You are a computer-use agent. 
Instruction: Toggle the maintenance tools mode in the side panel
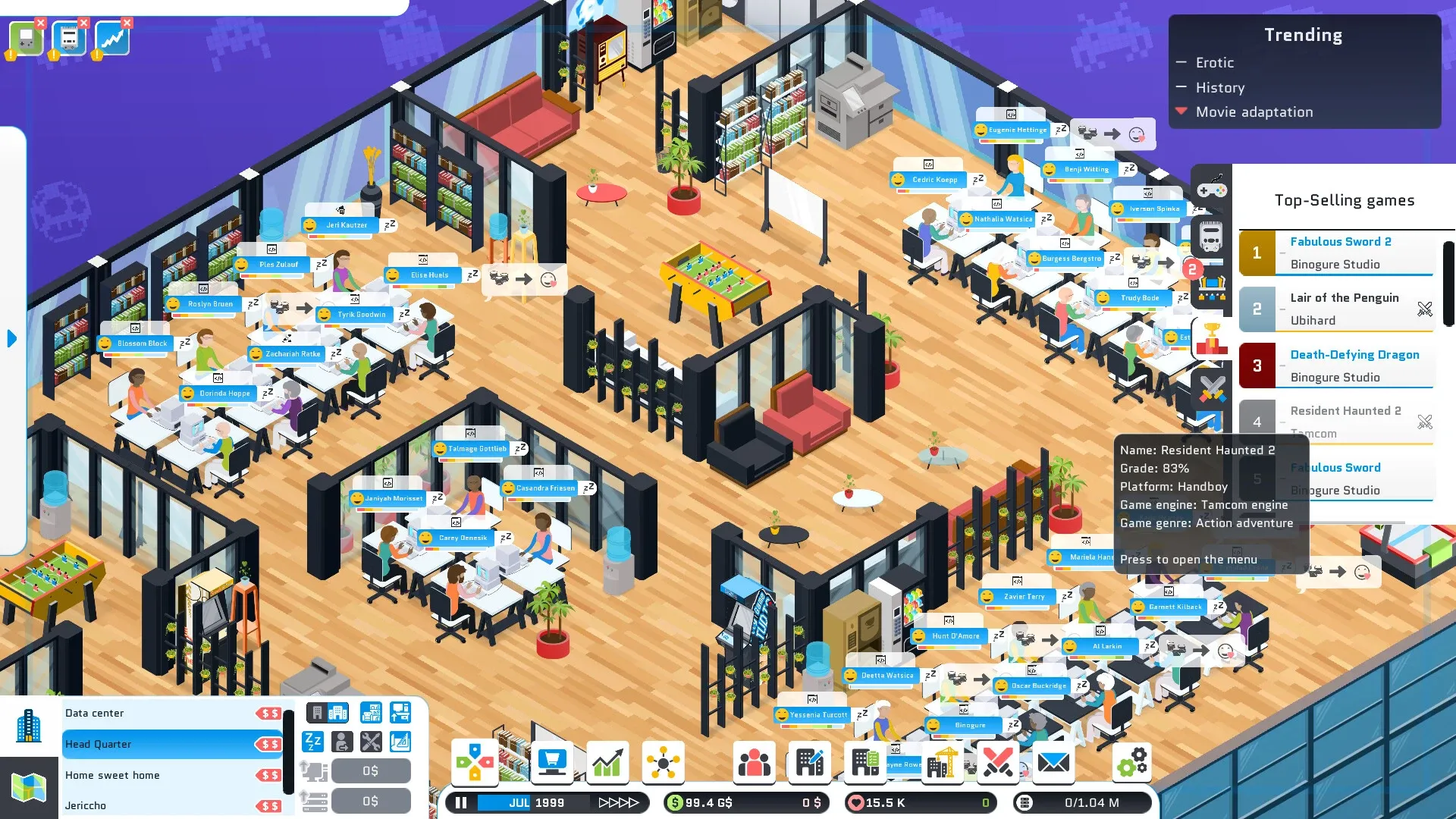pos(372,741)
